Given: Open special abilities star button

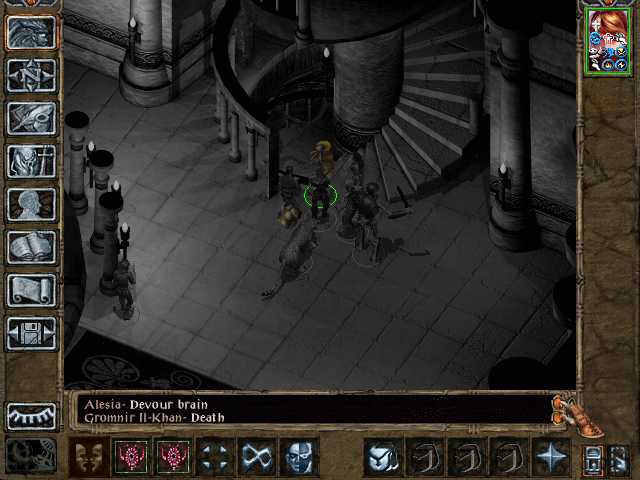Looking at the screenshot, I should 550,457.
